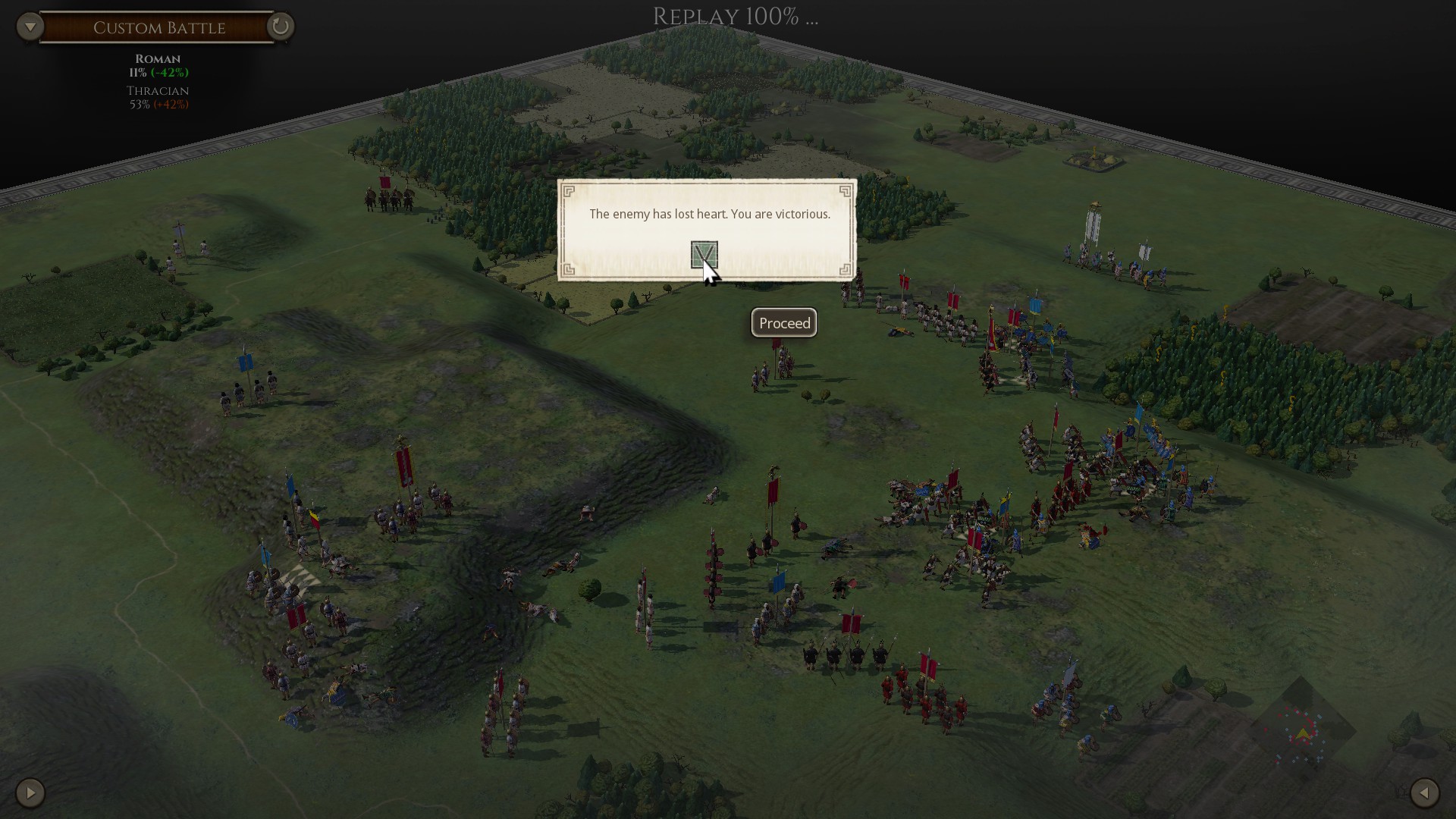Select the Thracian side label
Screen dimensions: 1456x819
pyautogui.click(x=157, y=90)
